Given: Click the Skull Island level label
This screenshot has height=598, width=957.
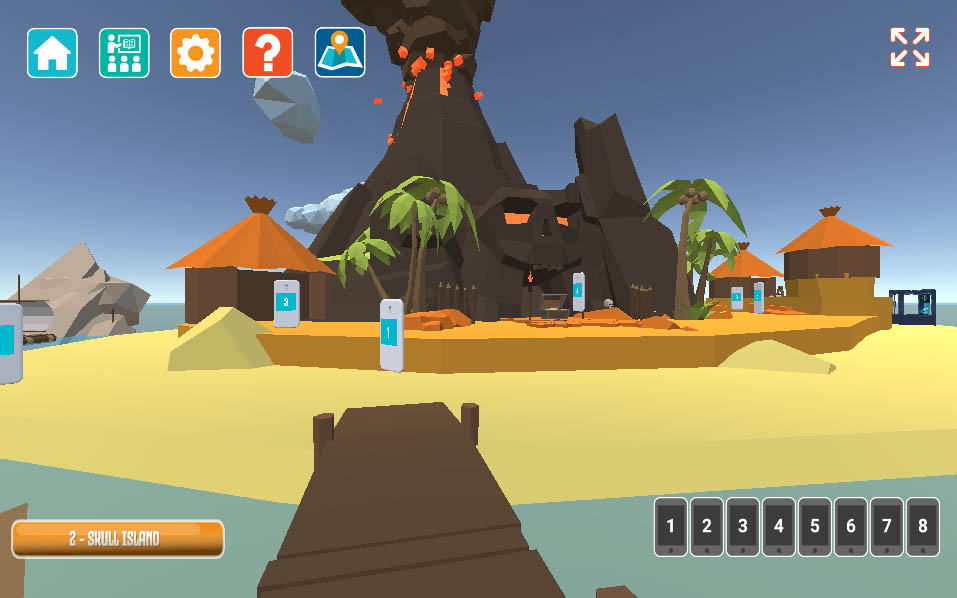Looking at the screenshot, I should click(x=117, y=539).
